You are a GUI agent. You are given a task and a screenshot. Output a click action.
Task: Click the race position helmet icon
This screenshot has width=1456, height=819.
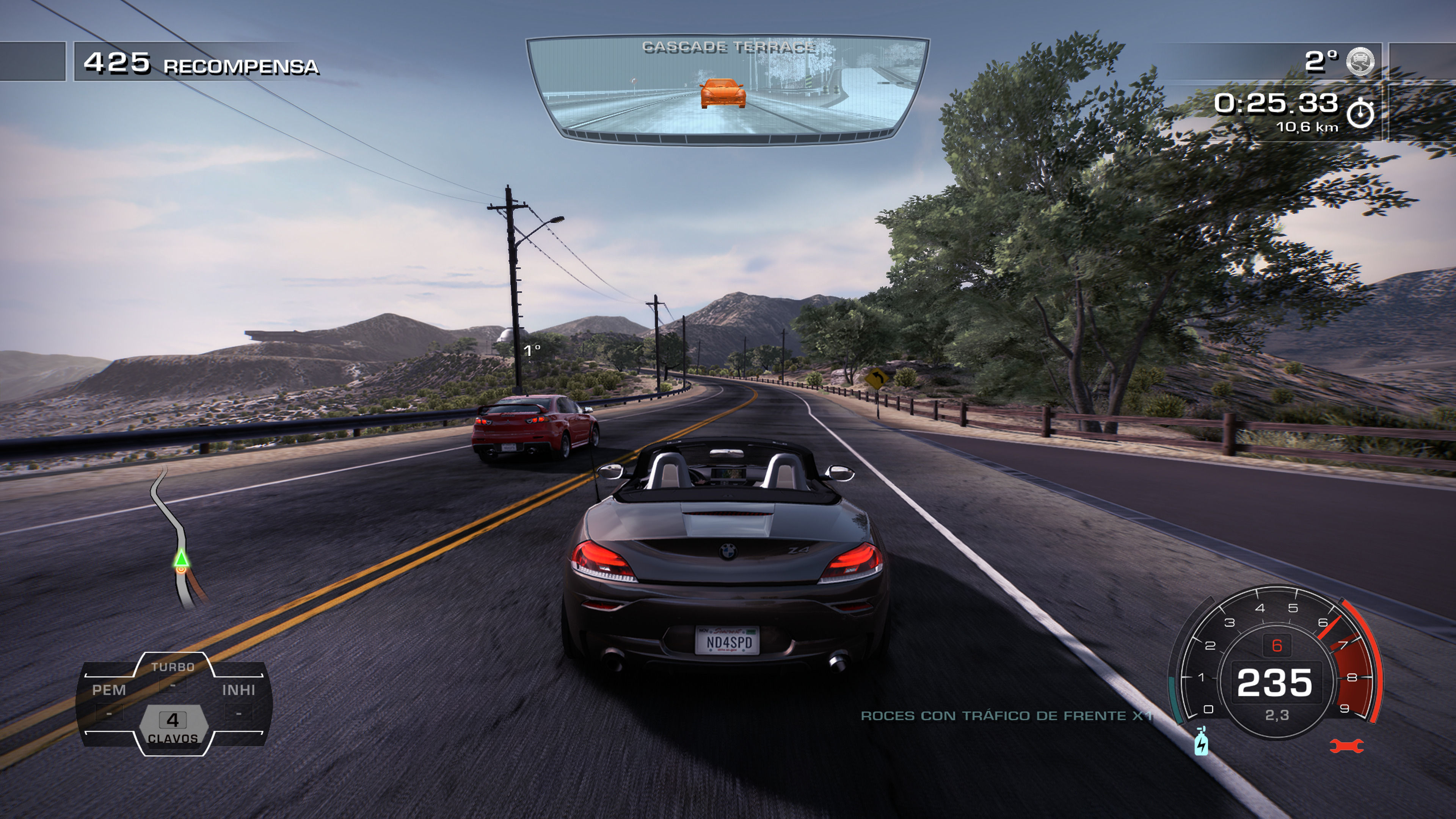pyautogui.click(x=1360, y=61)
